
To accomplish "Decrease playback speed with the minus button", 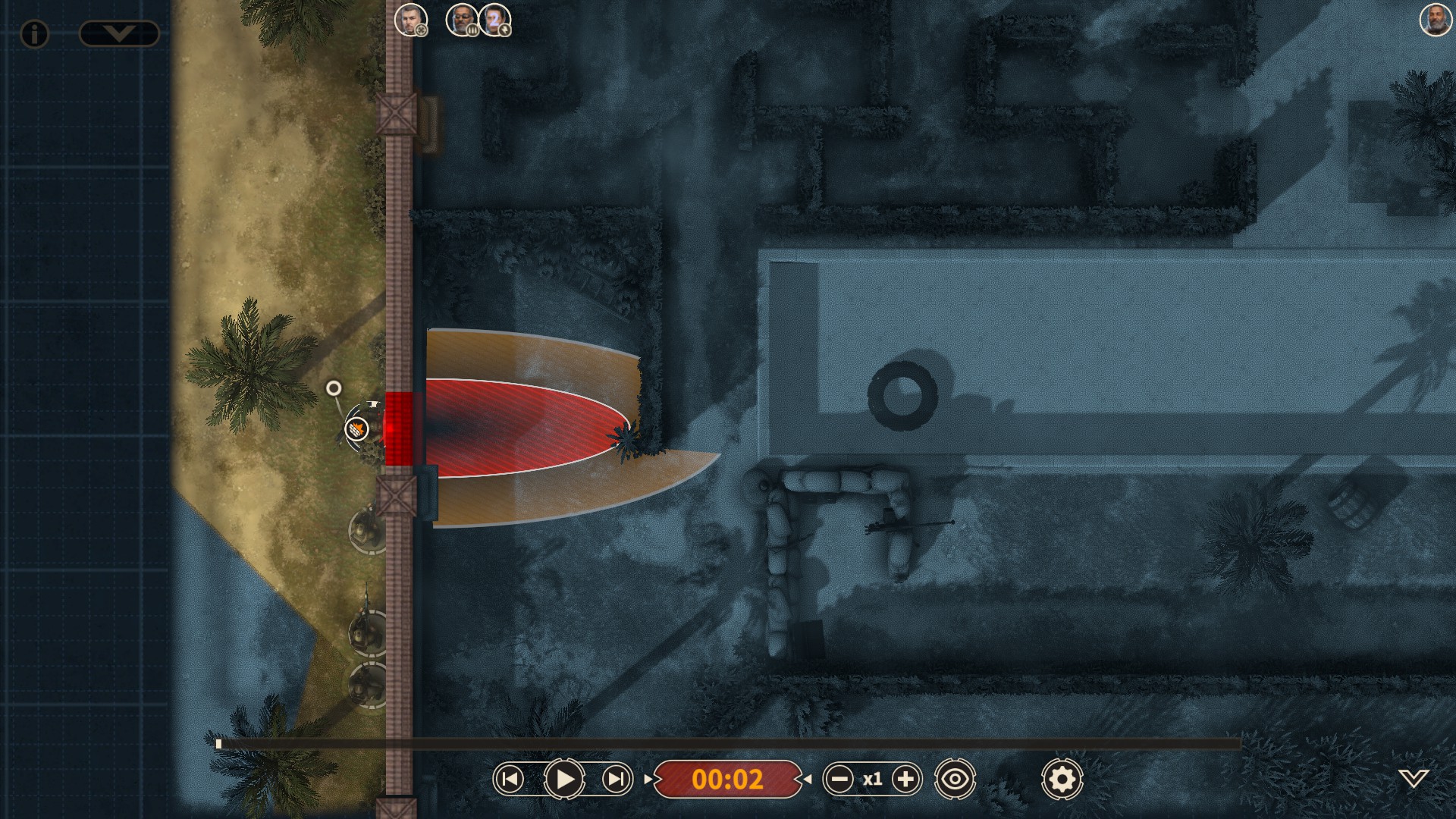I will [x=839, y=777].
